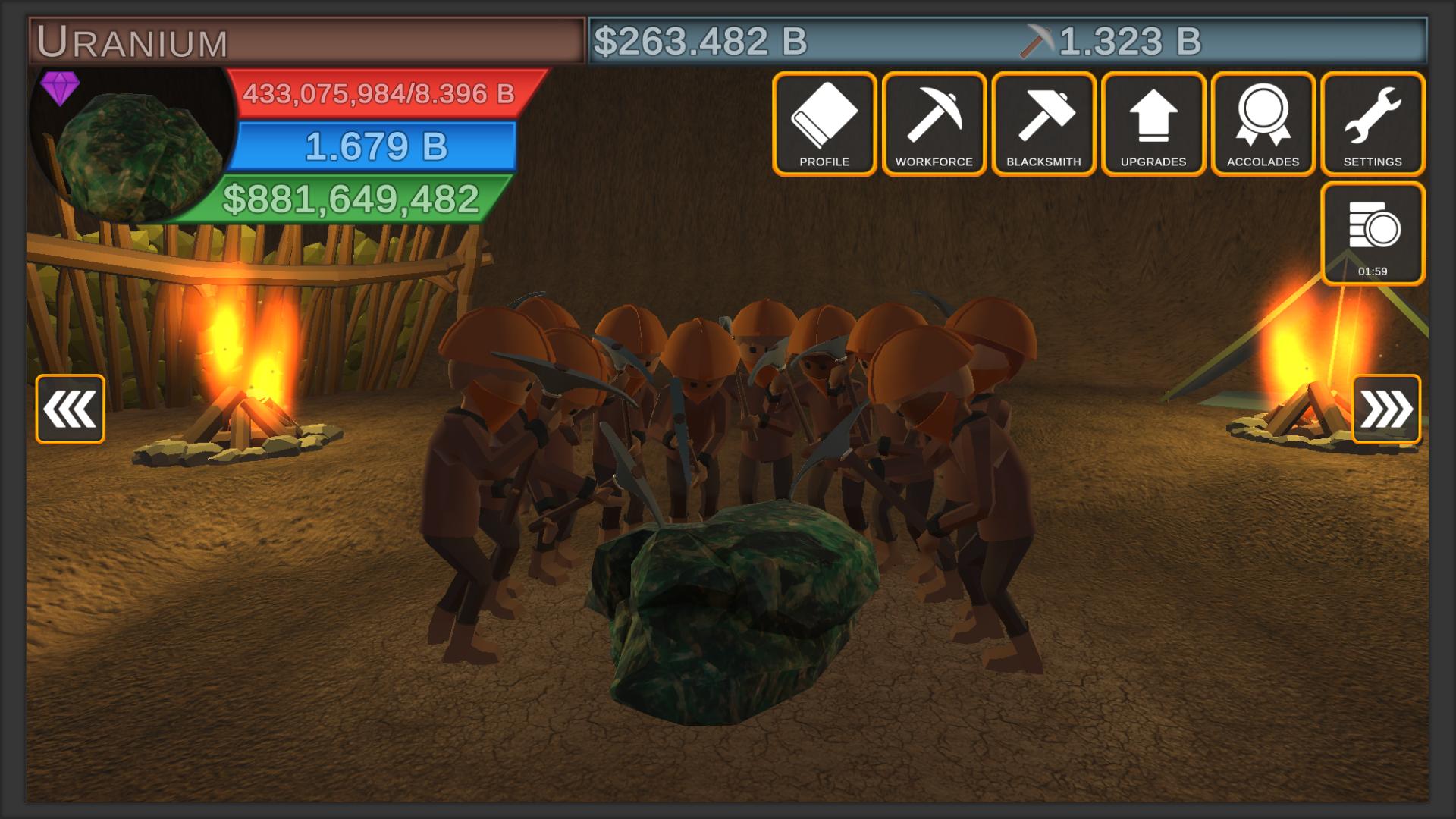This screenshot has height=819, width=1456.
Task: Click the coin stack bonus timer button
Action: [1373, 234]
